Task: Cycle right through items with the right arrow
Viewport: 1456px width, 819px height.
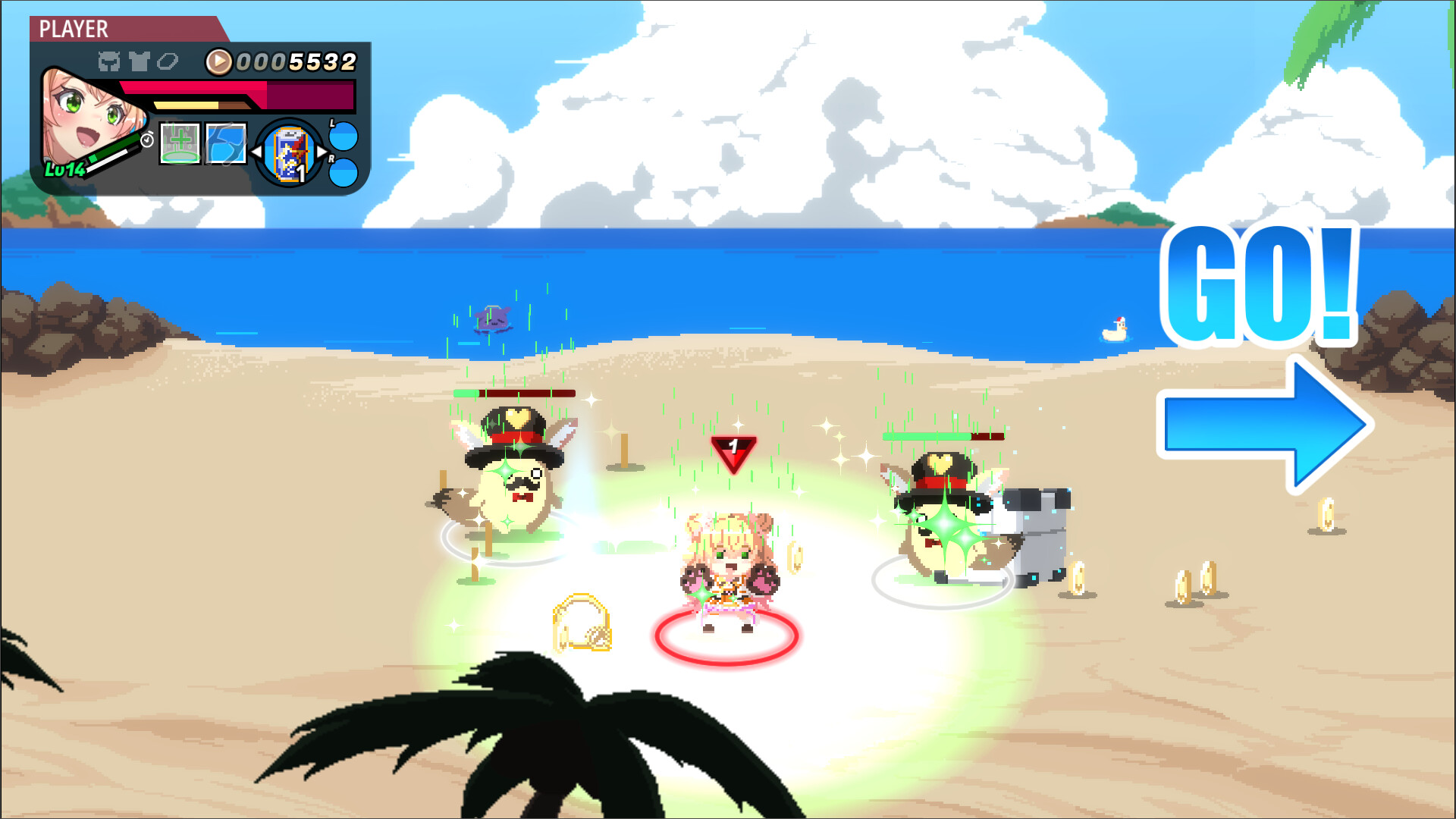Action: pos(322,152)
